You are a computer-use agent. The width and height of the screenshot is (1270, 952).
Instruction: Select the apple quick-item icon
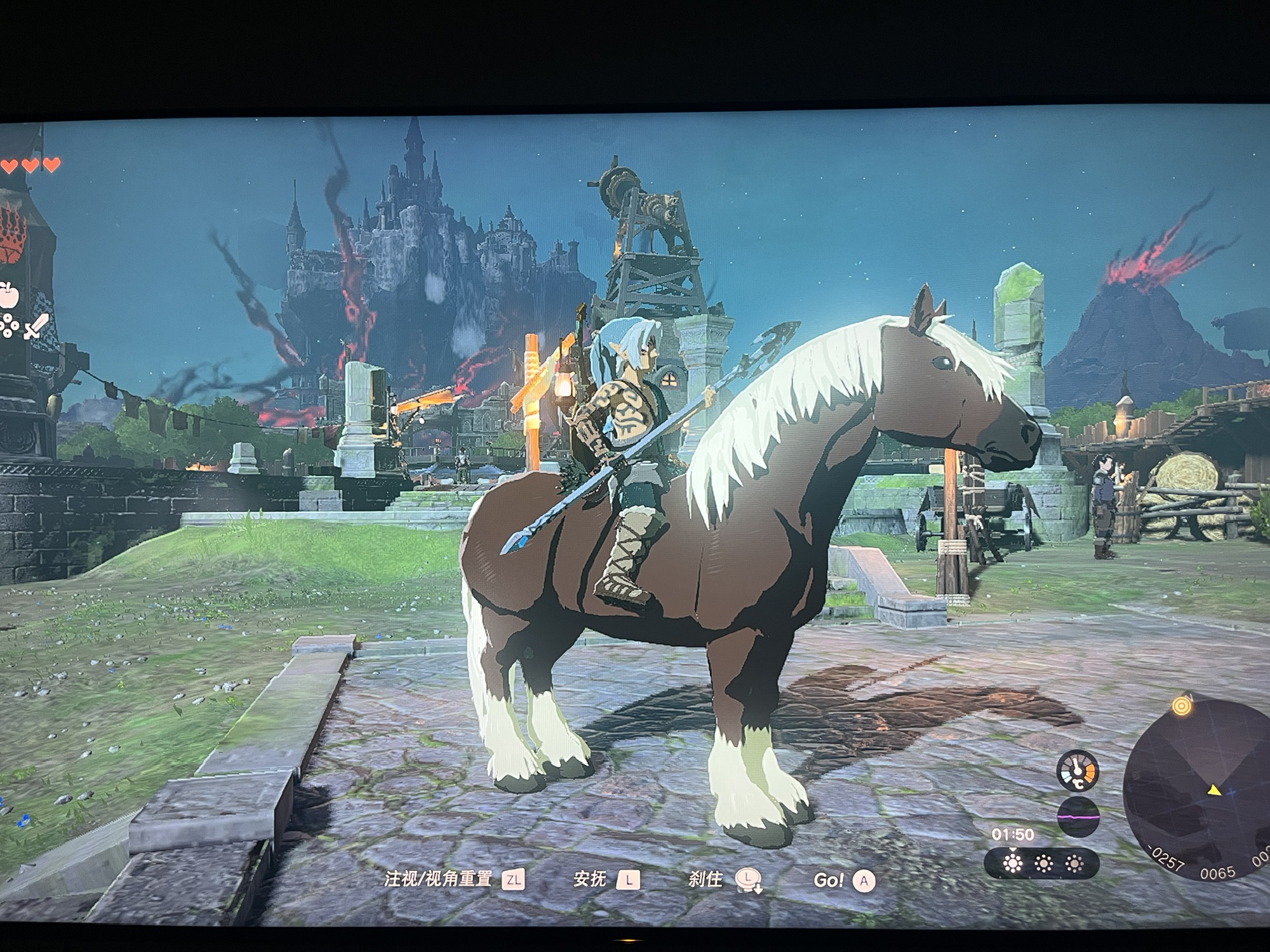pyautogui.click(x=8, y=294)
